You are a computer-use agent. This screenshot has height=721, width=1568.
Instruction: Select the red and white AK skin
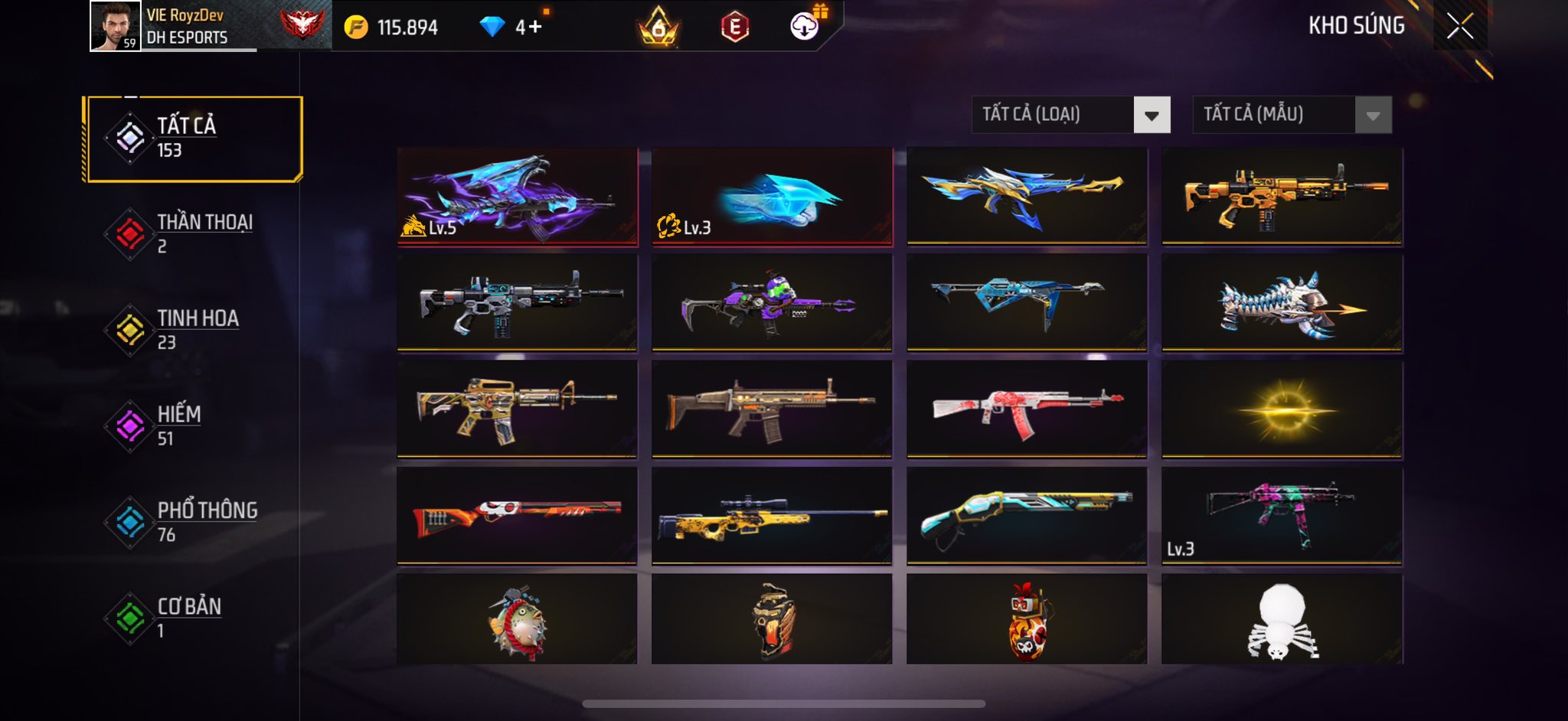pos(1027,409)
